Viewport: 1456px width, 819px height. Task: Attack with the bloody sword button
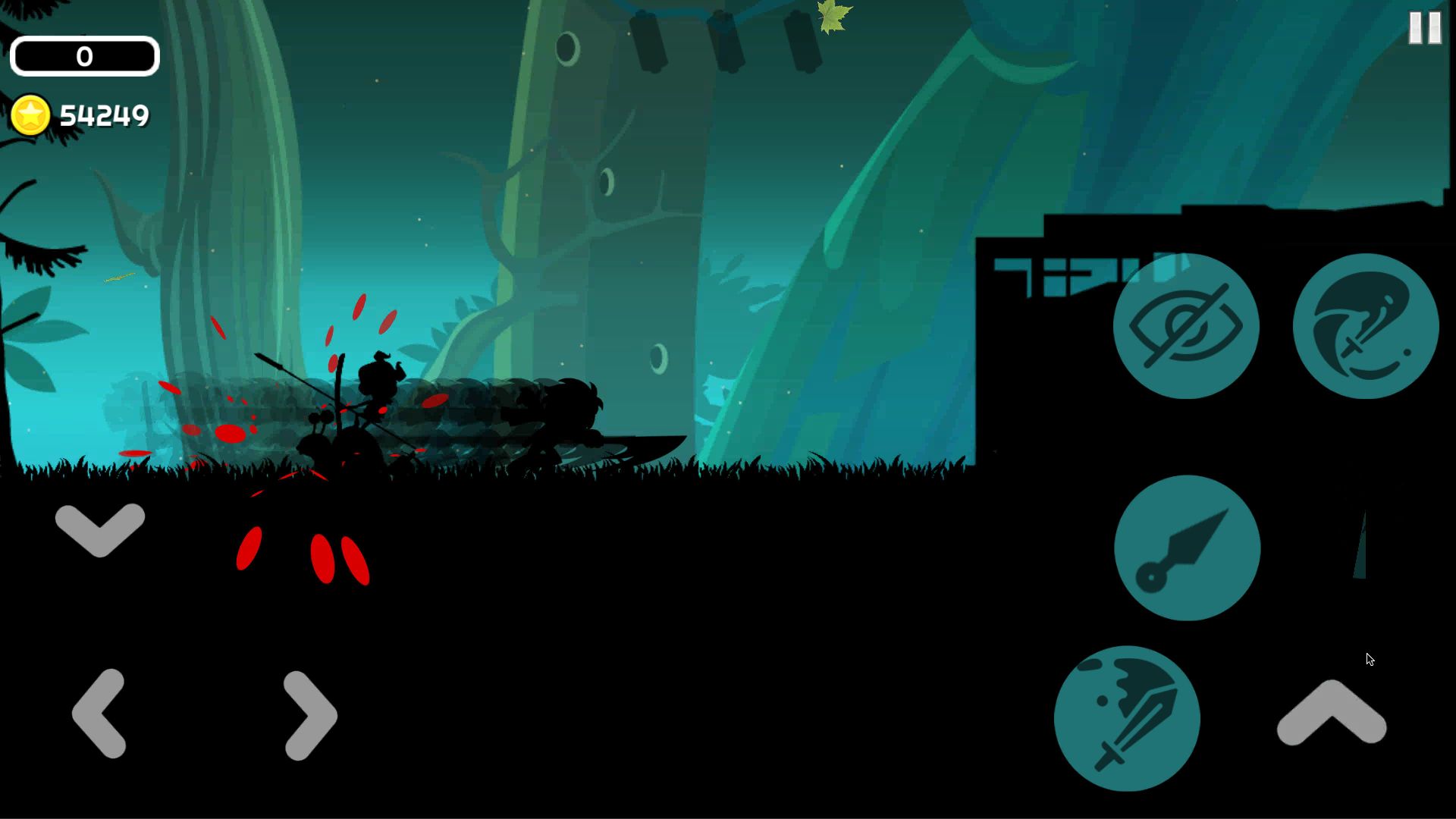[x=1127, y=718]
